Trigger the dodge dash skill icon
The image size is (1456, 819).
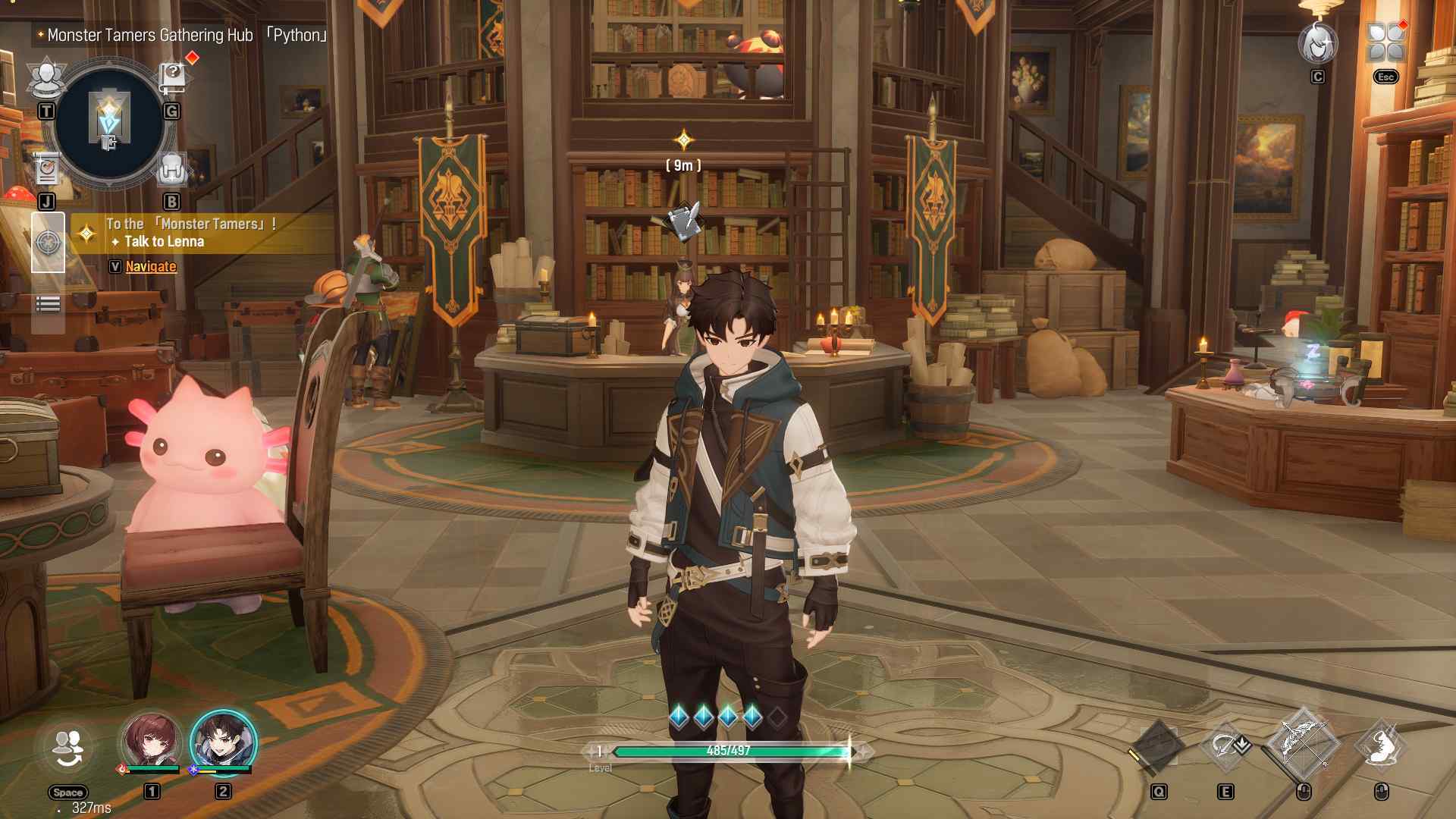(1382, 746)
